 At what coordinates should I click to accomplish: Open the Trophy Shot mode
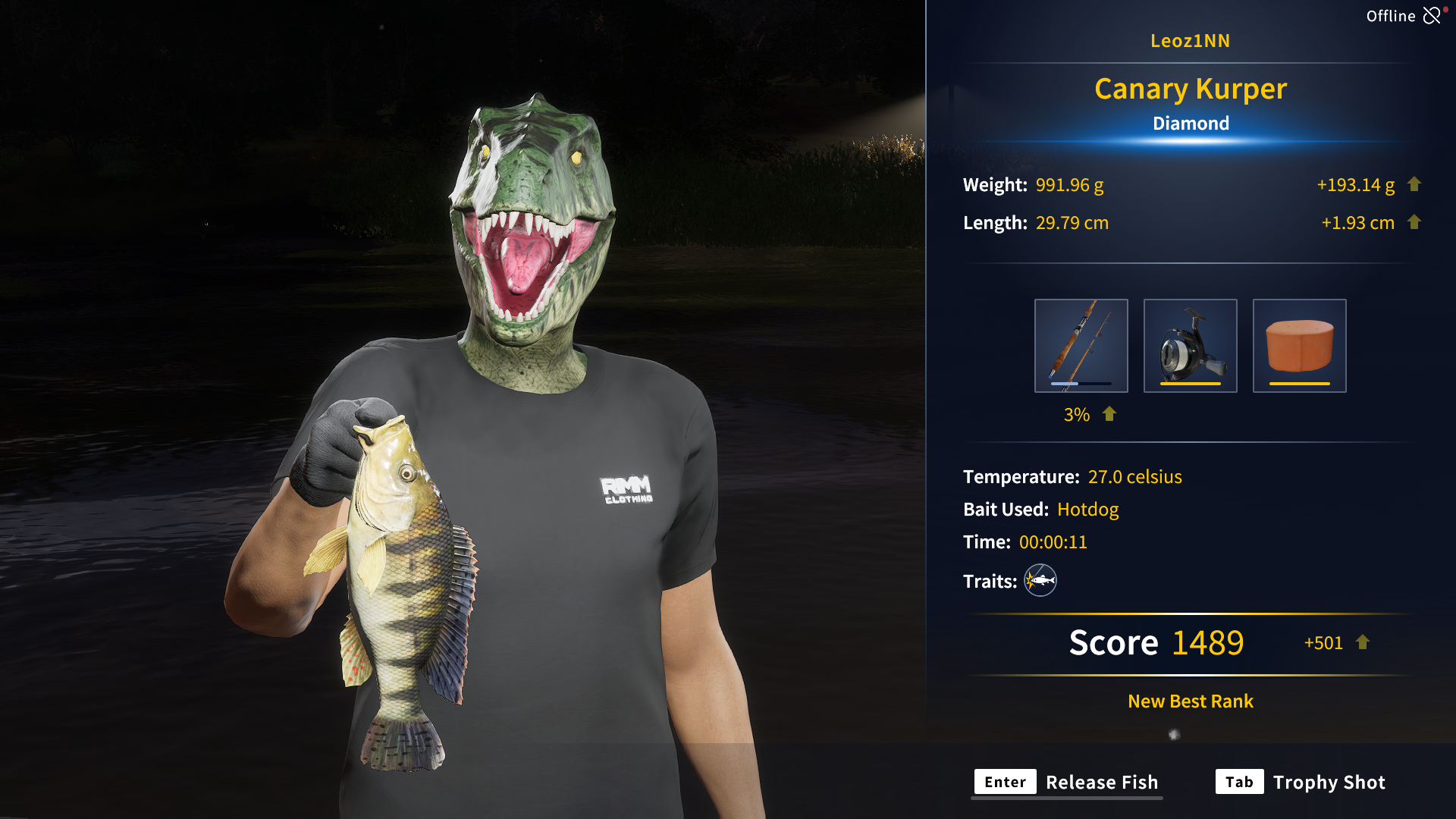1301,782
